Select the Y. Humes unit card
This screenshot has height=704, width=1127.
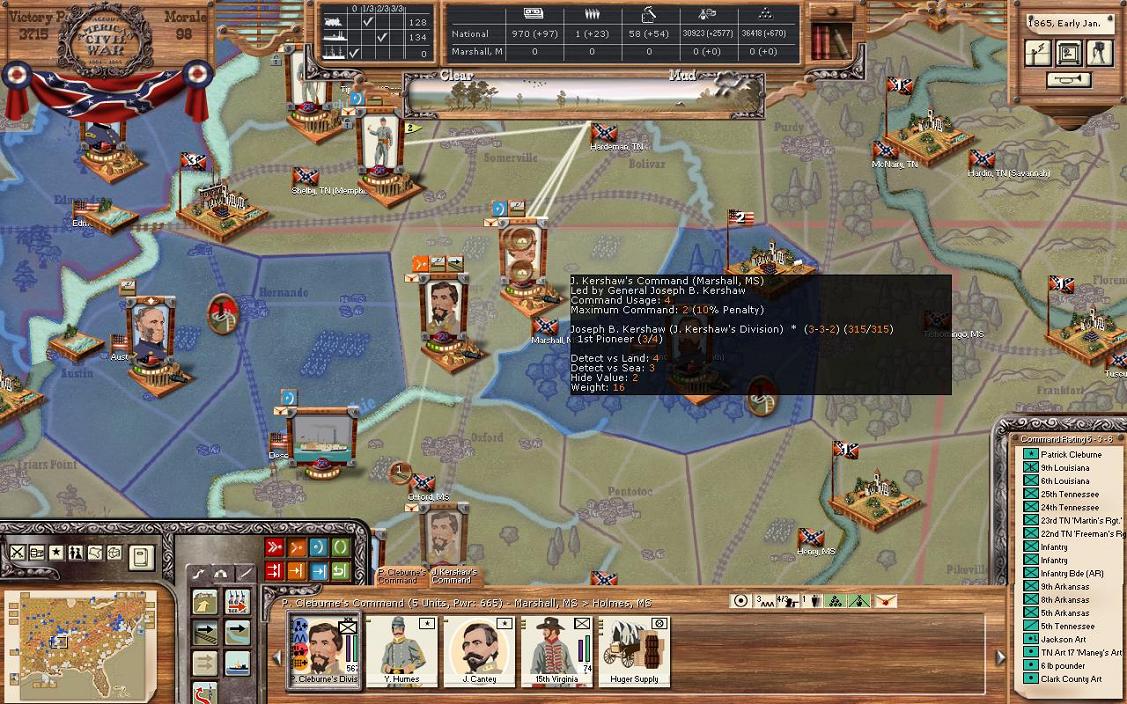click(x=402, y=650)
